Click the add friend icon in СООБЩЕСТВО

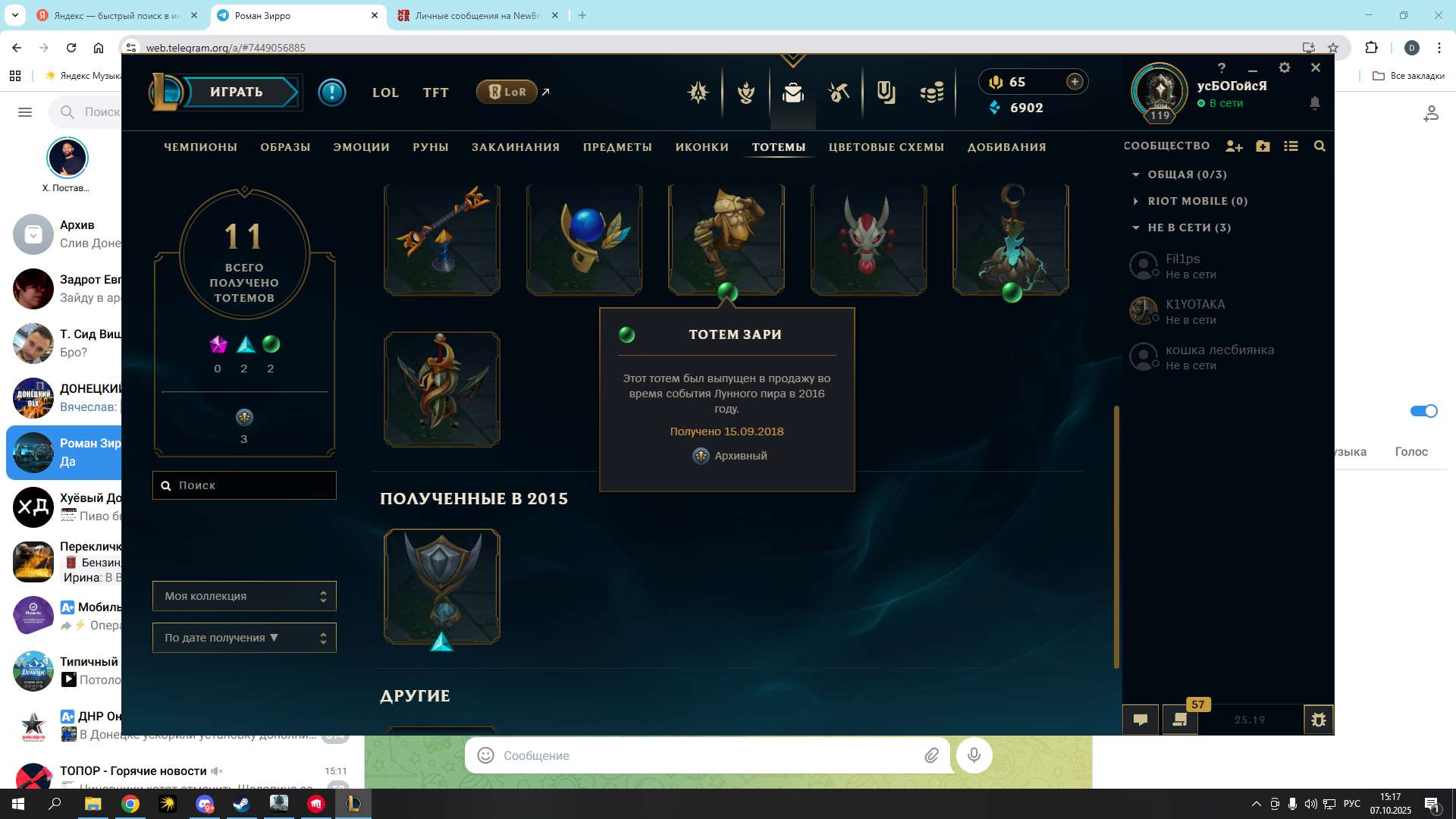(x=1235, y=146)
